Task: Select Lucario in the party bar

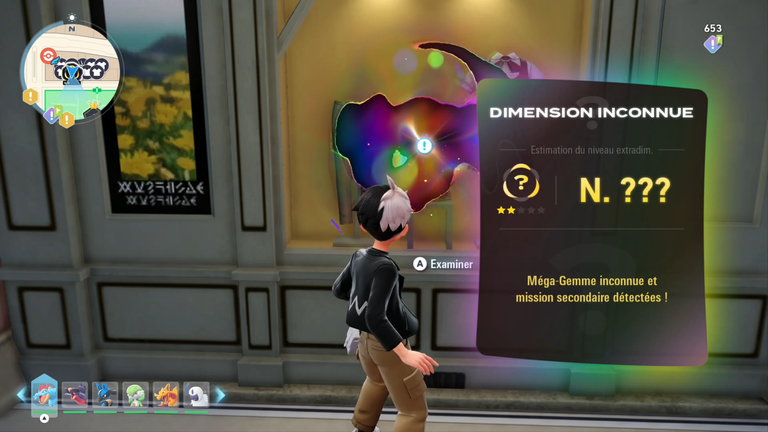Action: (x=105, y=395)
